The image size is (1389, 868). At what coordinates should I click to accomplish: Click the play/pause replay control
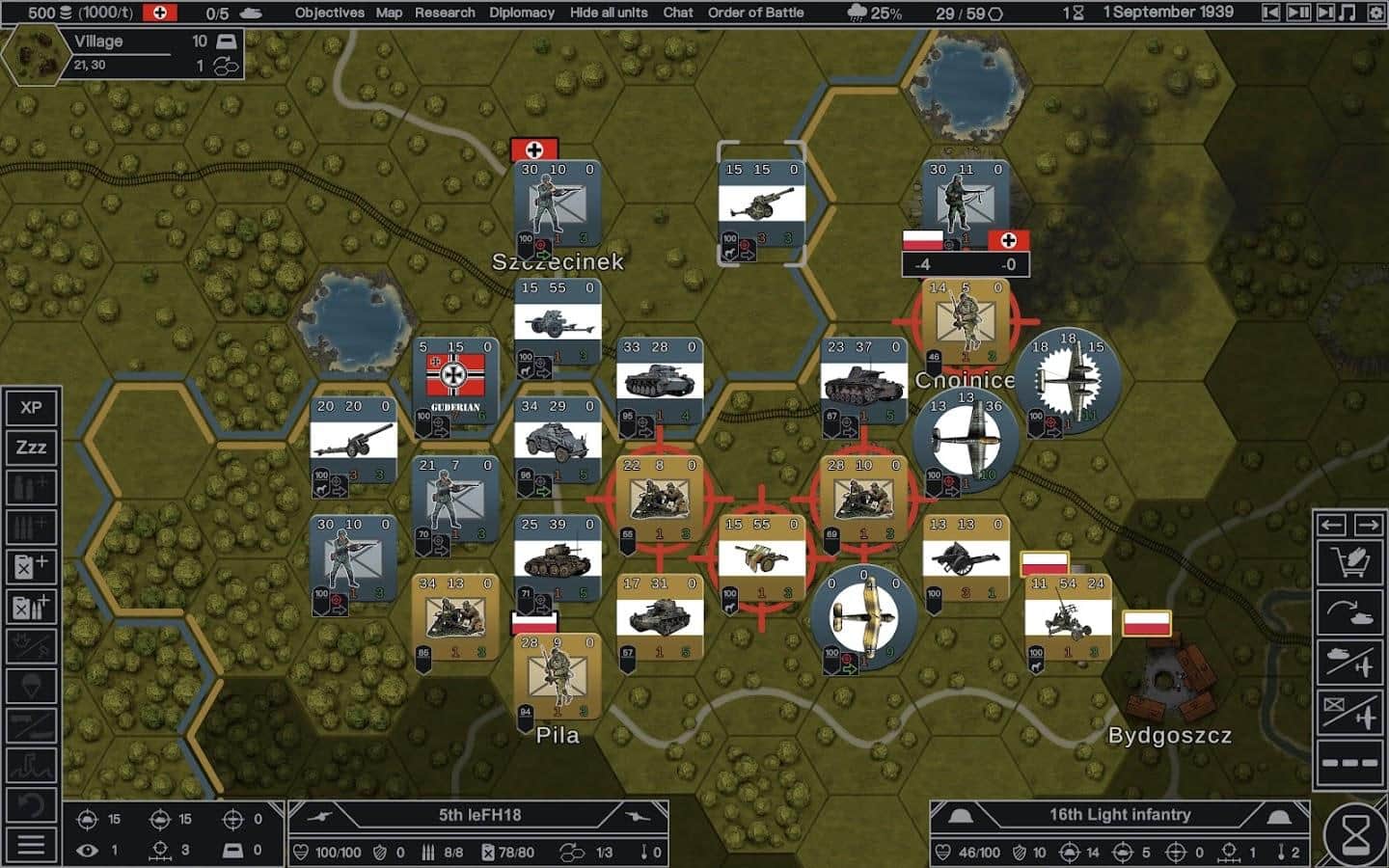(x=1298, y=13)
